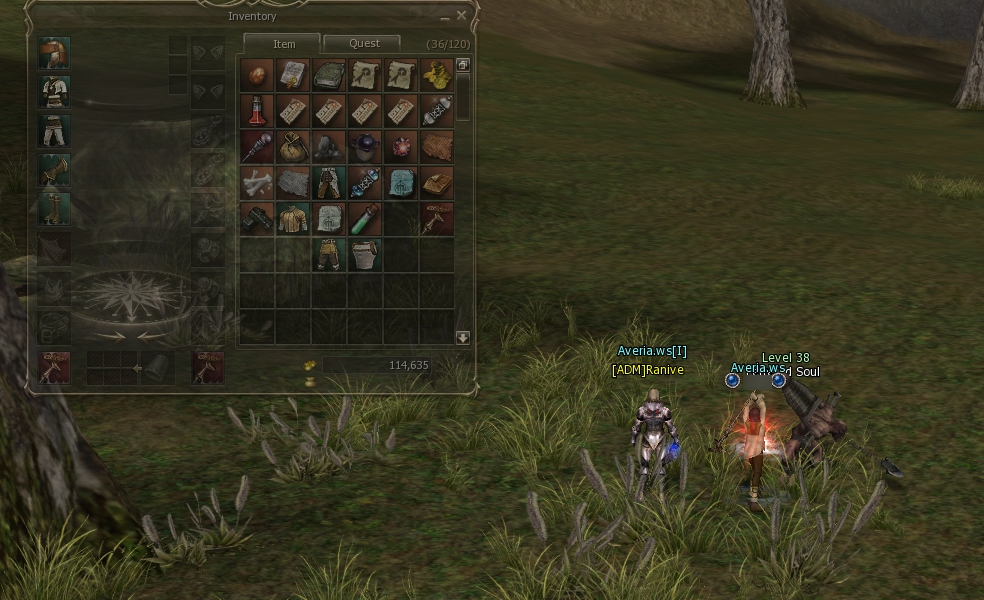Click the equipped gloves slot

pyautogui.click(x=54, y=170)
